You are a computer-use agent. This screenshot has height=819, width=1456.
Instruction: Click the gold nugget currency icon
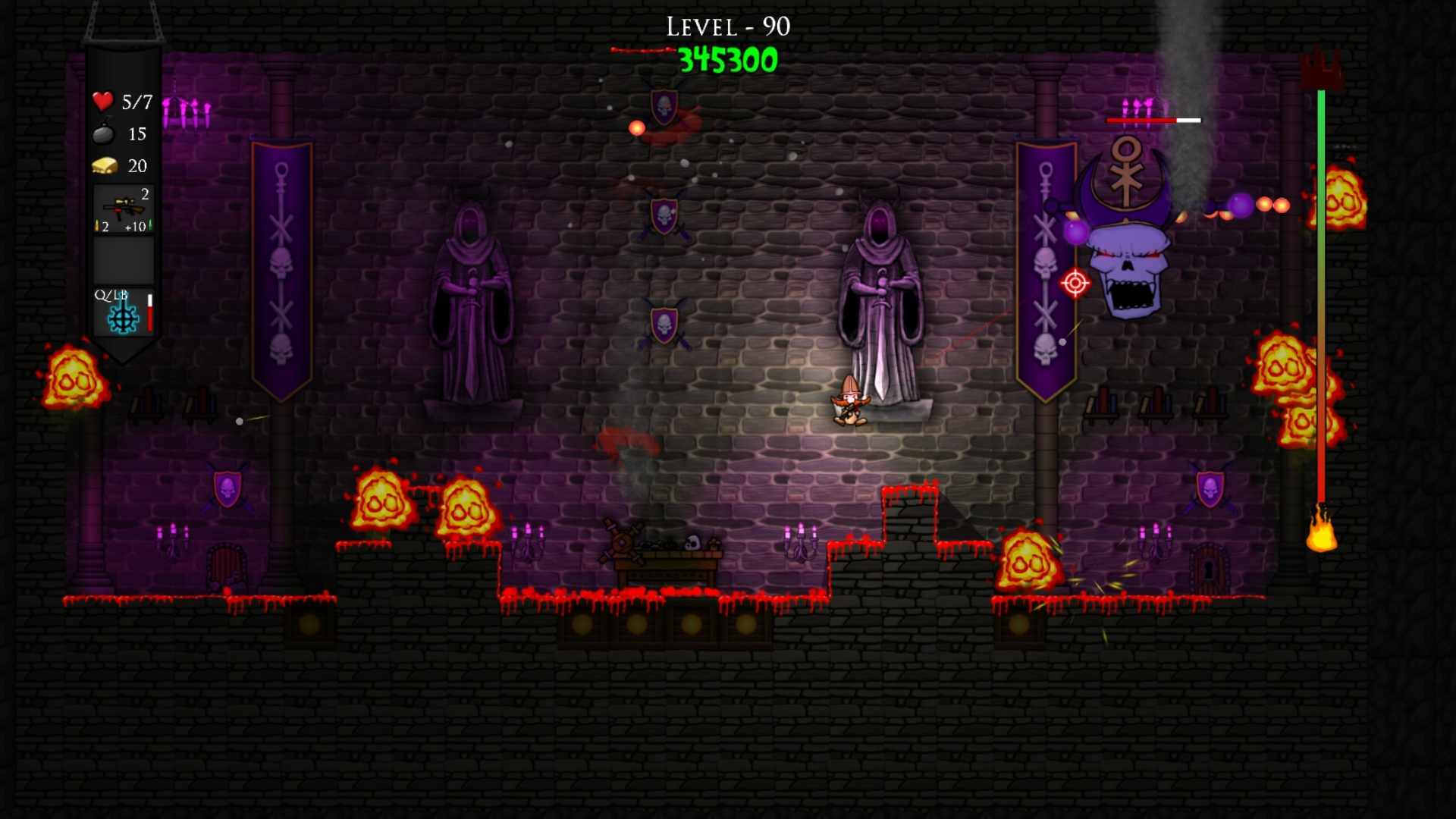[x=103, y=166]
